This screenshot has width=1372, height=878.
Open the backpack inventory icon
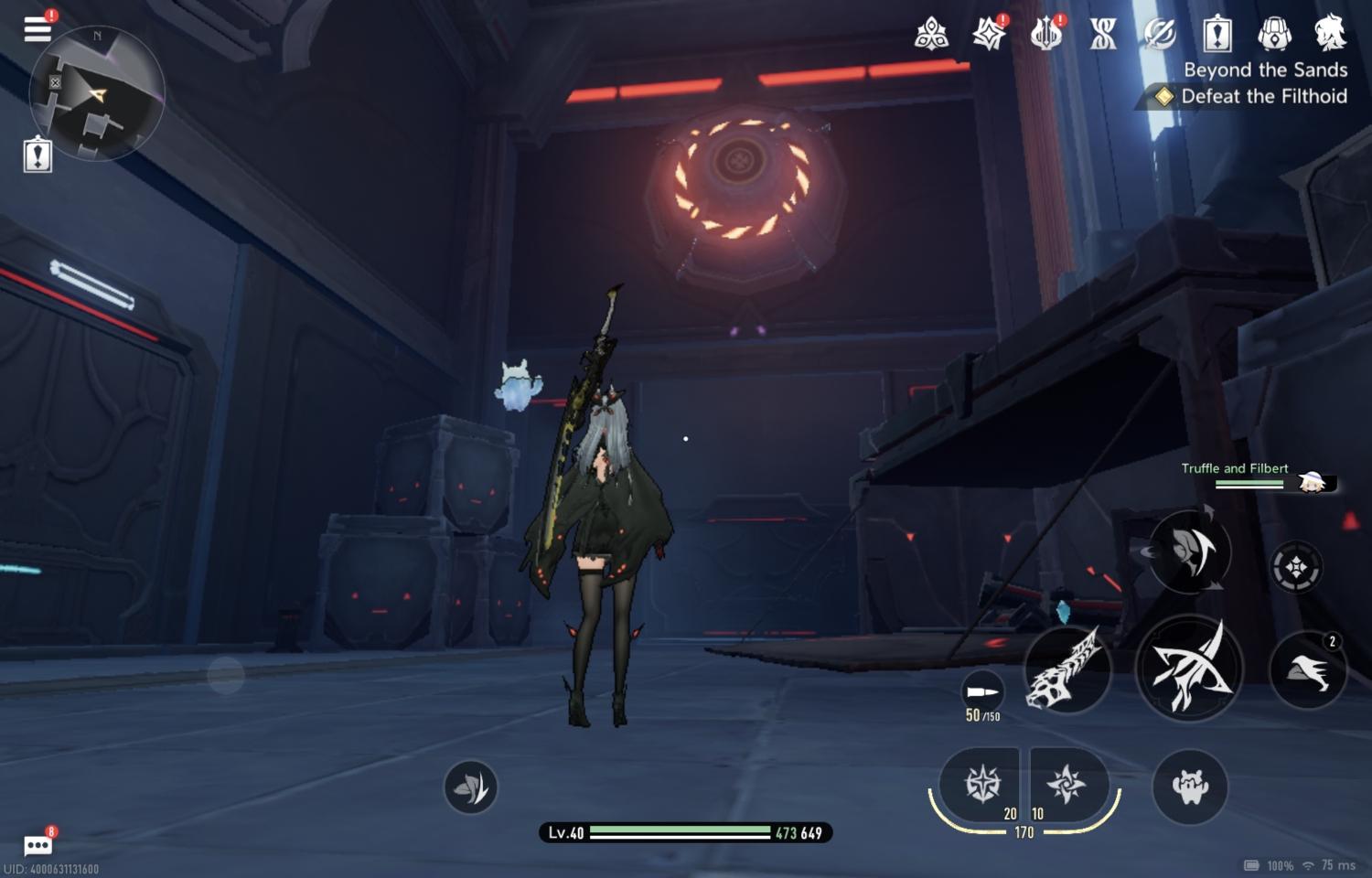tap(1274, 35)
